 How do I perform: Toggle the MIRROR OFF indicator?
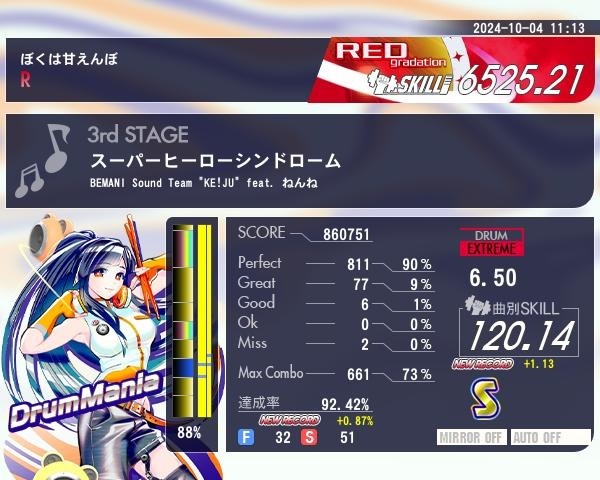(473, 438)
